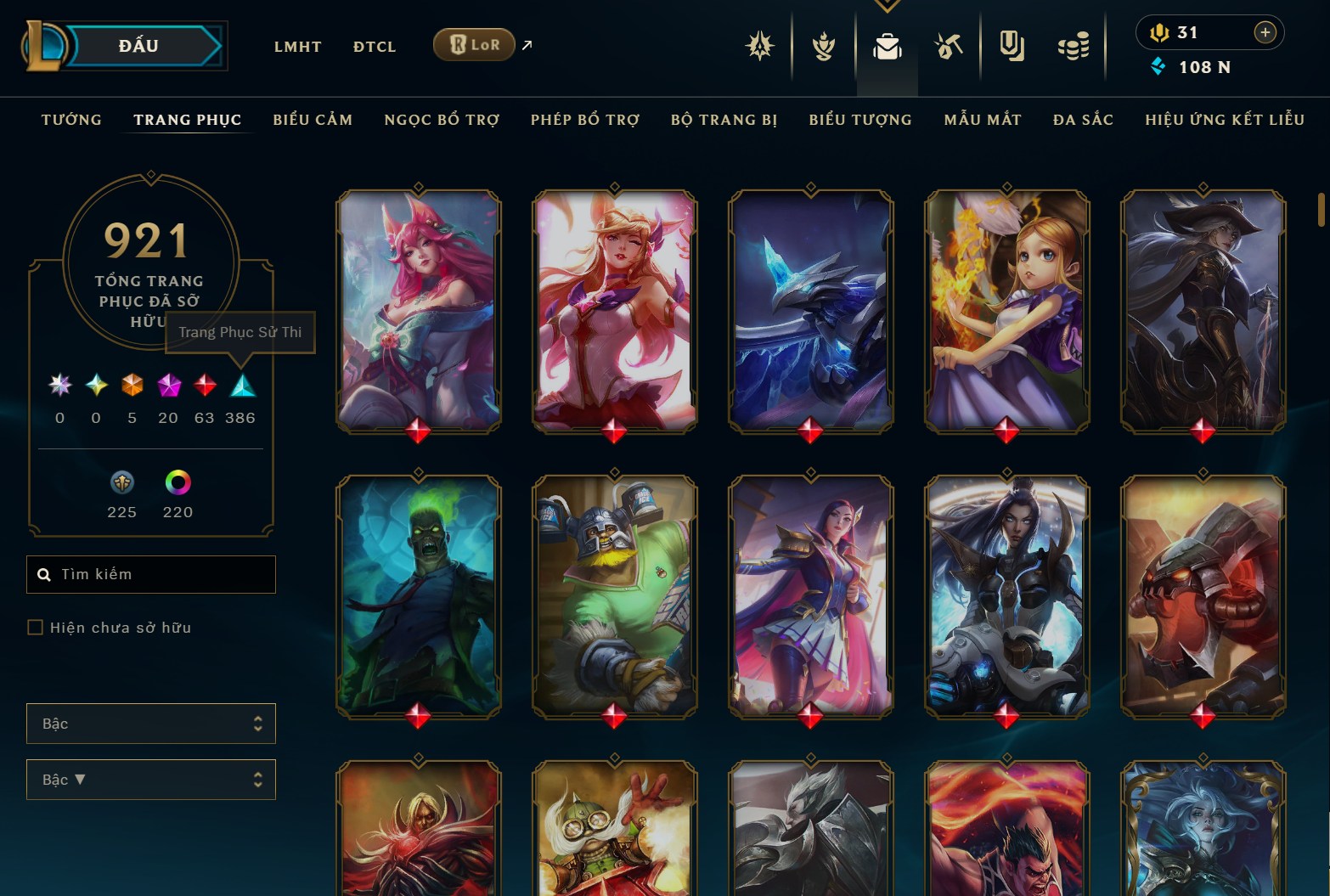Select the Star Guardian Ahri skin card
Image resolution: width=1330 pixels, height=896 pixels.
[x=614, y=310]
